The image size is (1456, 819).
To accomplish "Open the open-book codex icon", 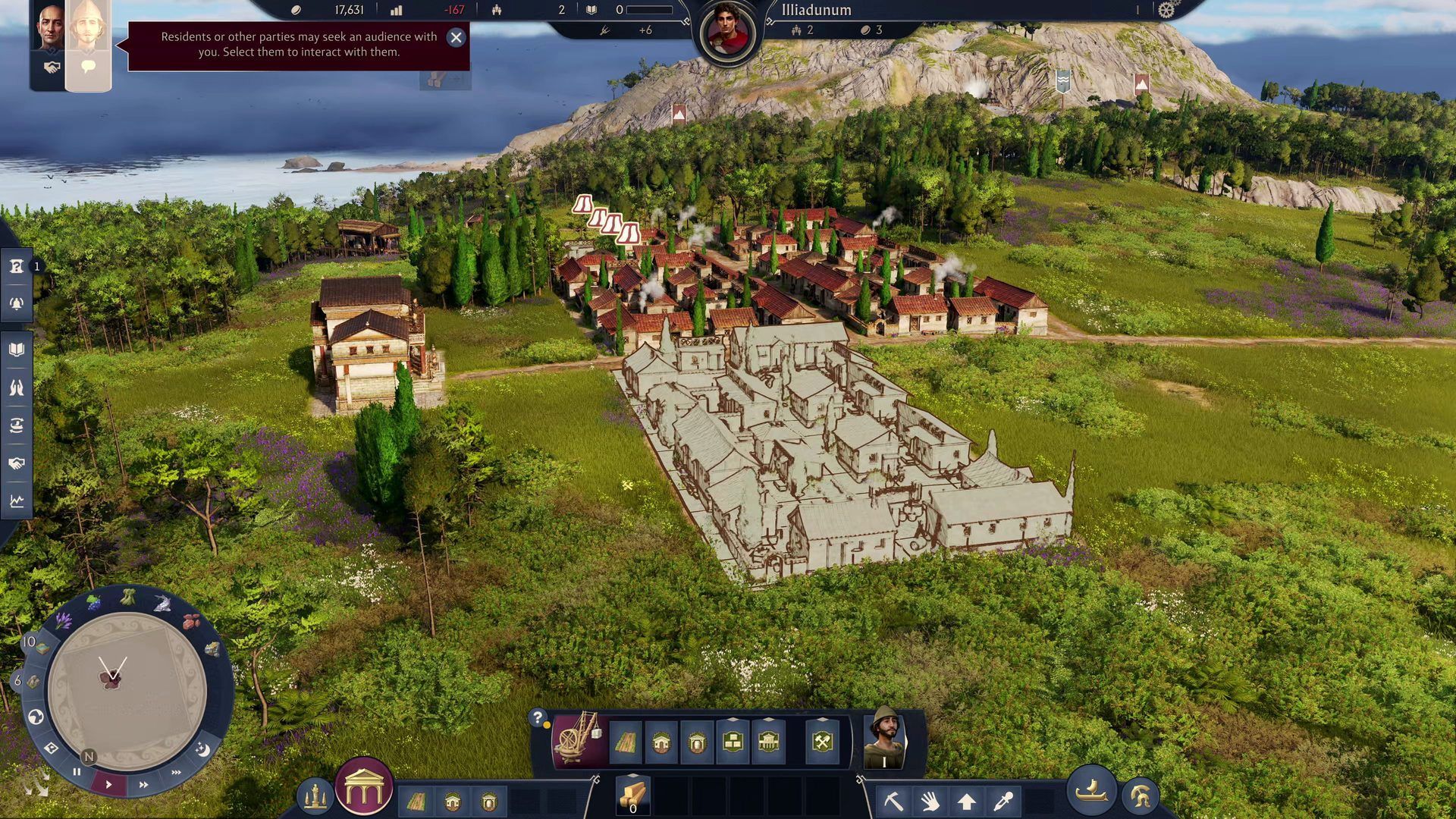I will point(17,350).
